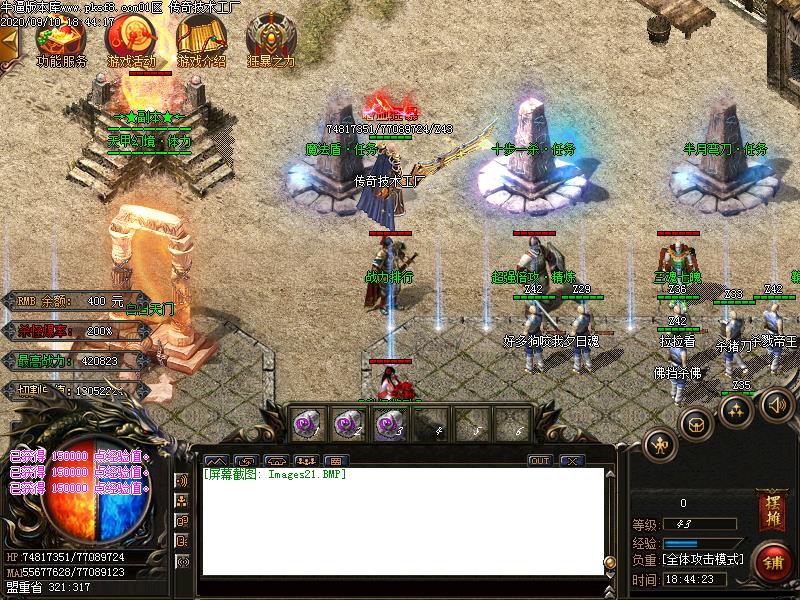The height and width of the screenshot is (600, 800).
Task: Use the scroll item in hotbar slot 3
Action: [390, 424]
